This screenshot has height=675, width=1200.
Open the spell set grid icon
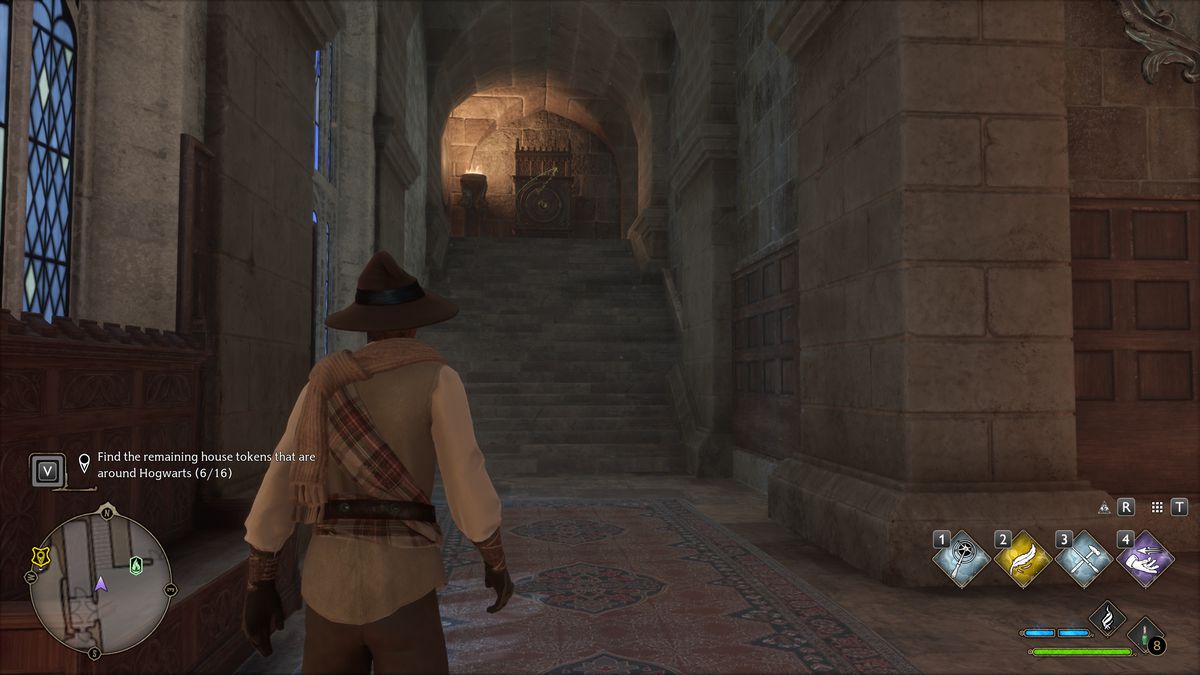1157,508
